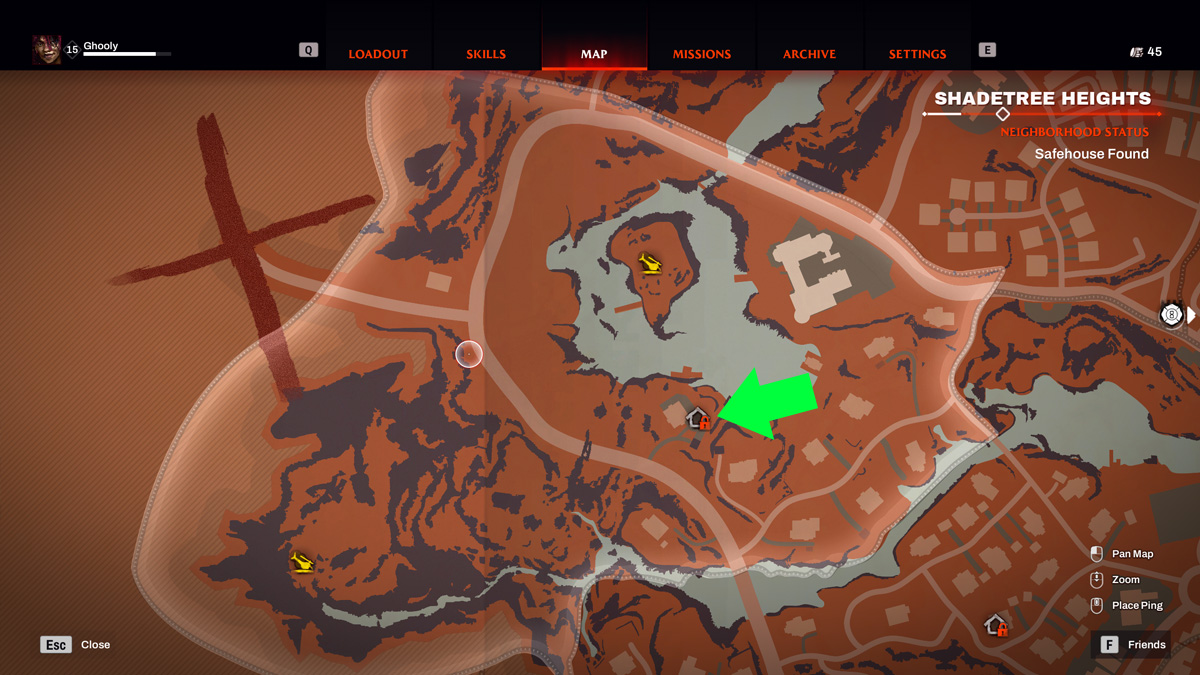Select the locked safehouse marker beside the green arrow
1200x675 pixels.
(x=699, y=419)
